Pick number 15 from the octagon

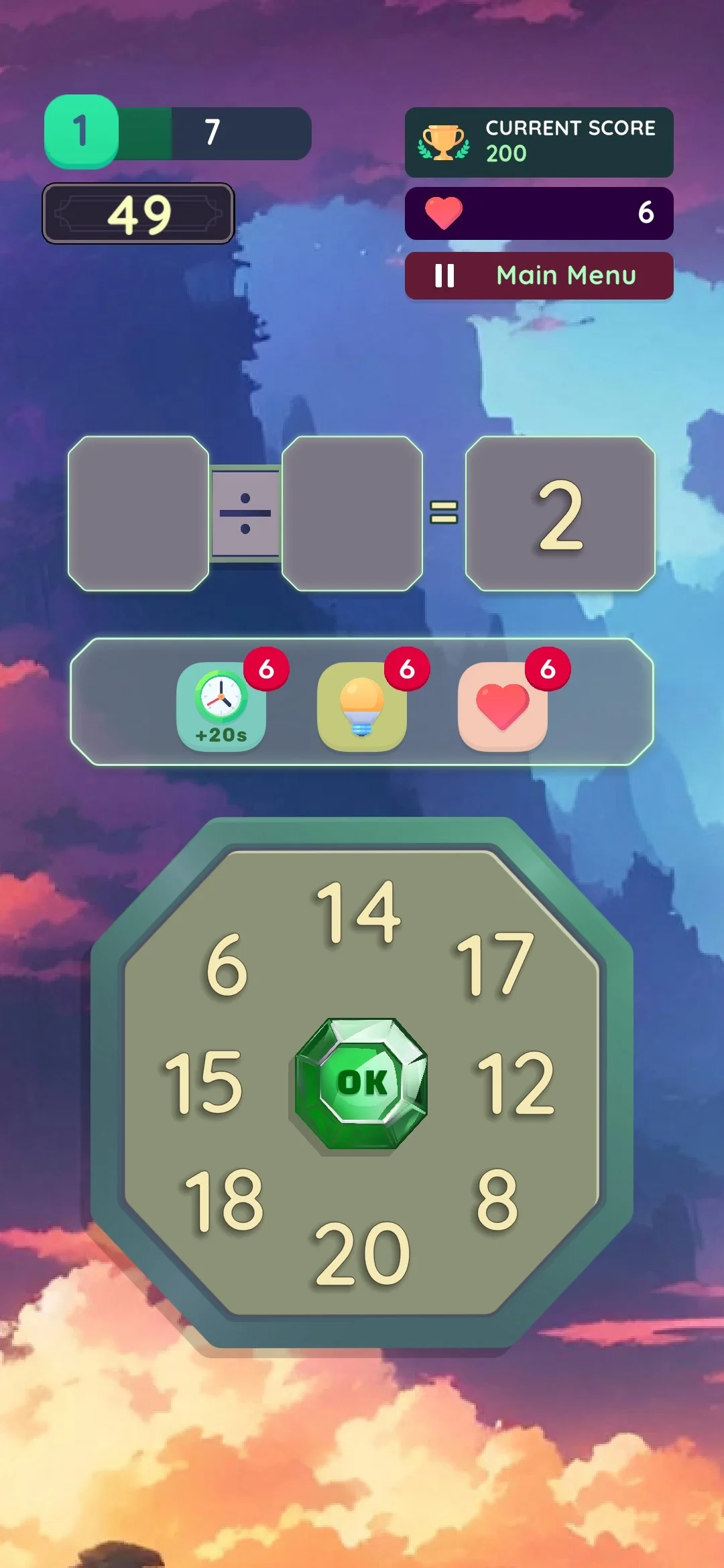tap(204, 1083)
